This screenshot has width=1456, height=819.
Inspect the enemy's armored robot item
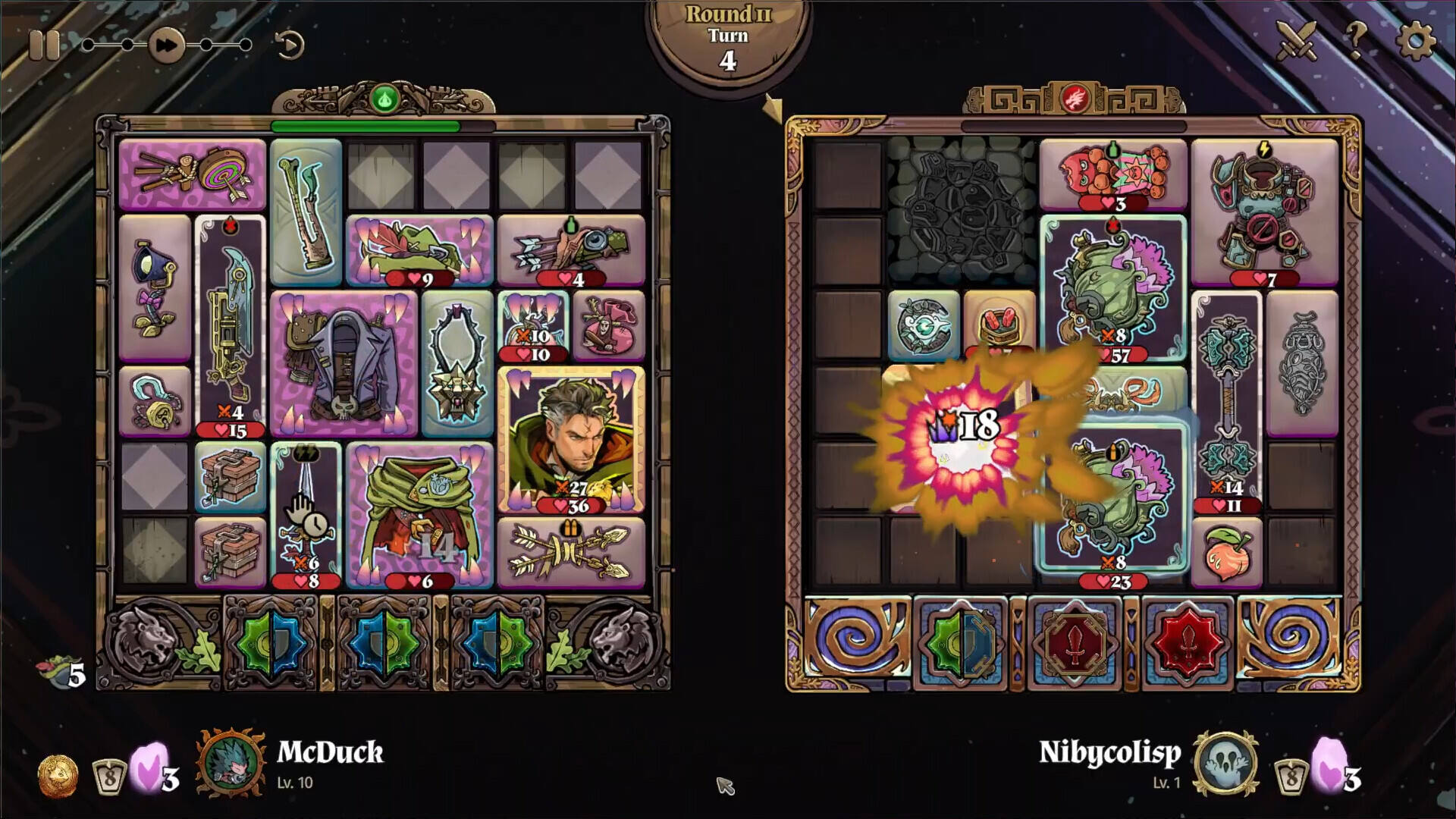tap(1264, 211)
